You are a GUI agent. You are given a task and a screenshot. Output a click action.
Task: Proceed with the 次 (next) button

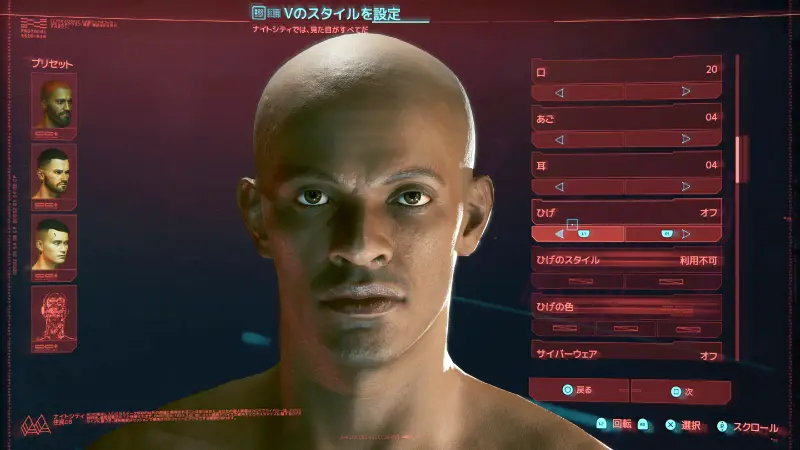pyautogui.click(x=680, y=391)
